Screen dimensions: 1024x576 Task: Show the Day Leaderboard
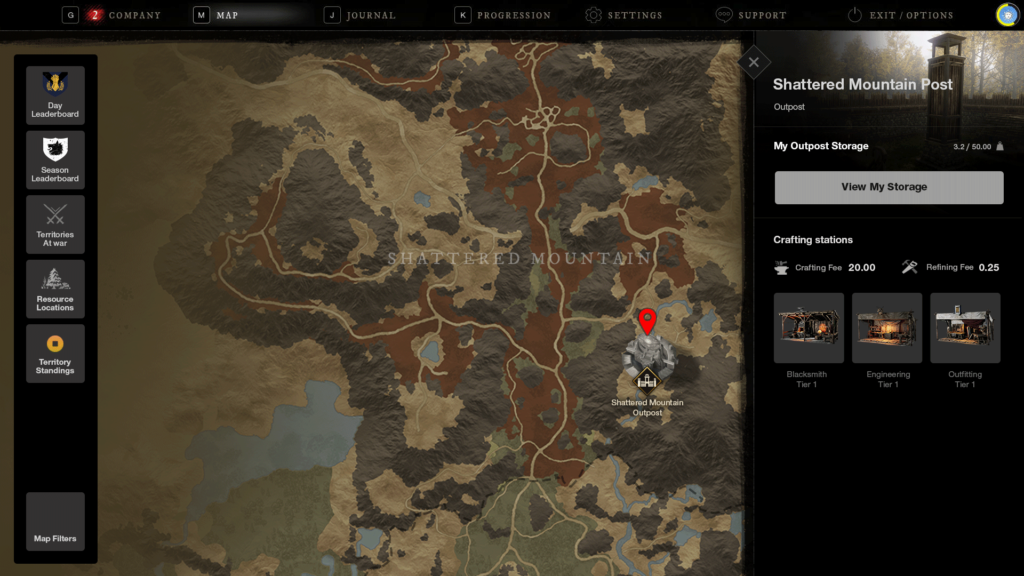55,96
